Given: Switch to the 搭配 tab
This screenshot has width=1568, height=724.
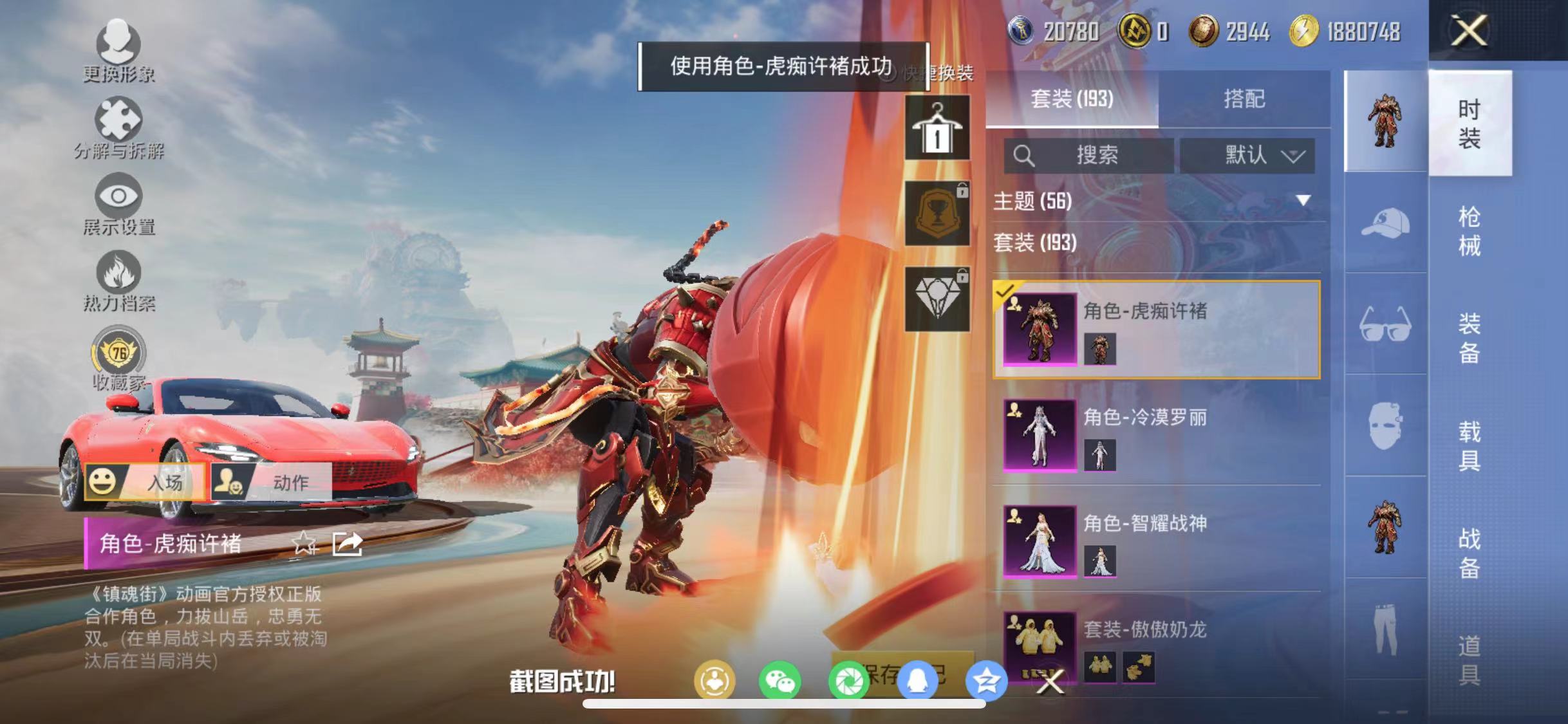Looking at the screenshot, I should click(1247, 98).
